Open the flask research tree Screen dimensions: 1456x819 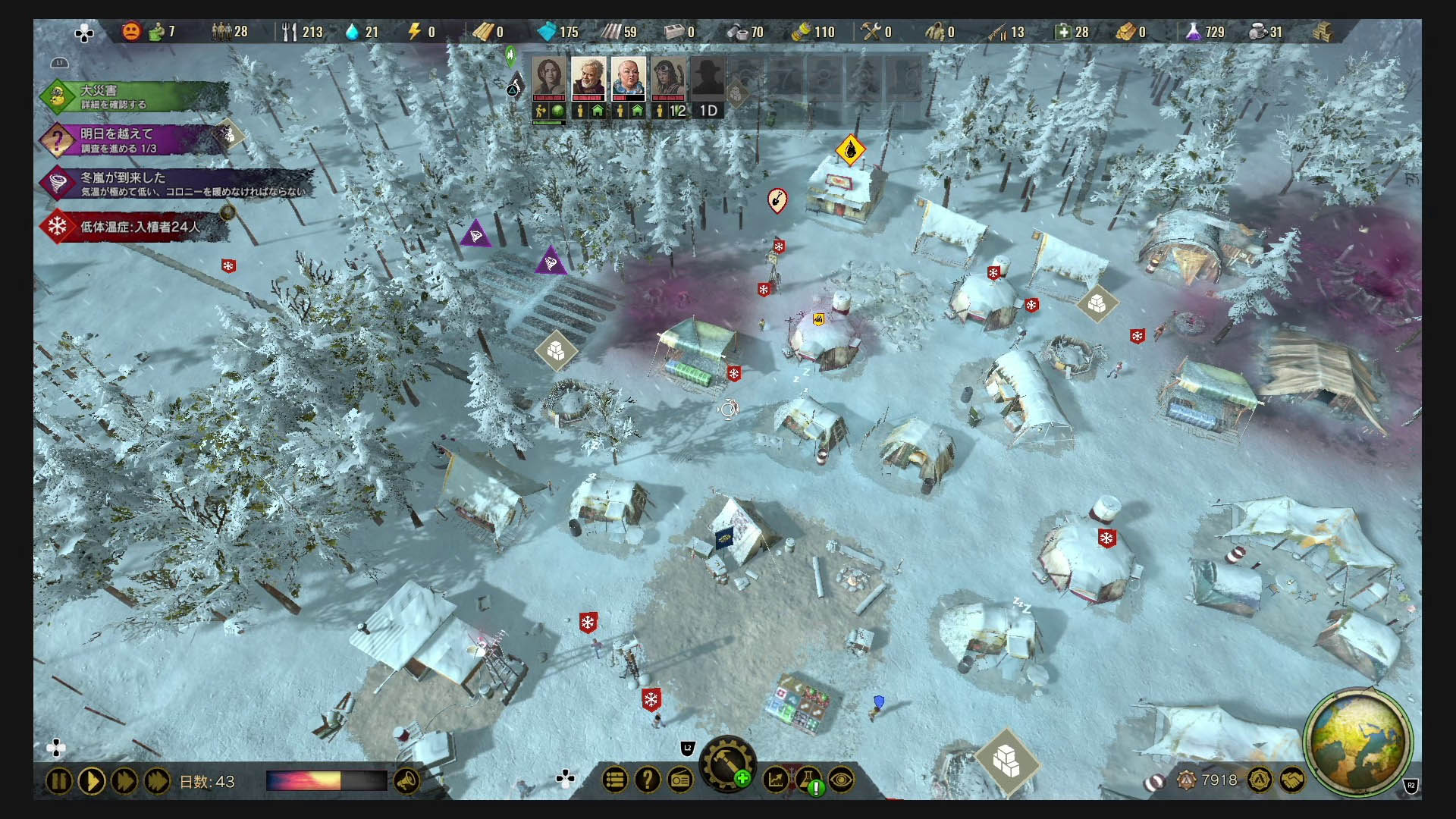tap(809, 780)
